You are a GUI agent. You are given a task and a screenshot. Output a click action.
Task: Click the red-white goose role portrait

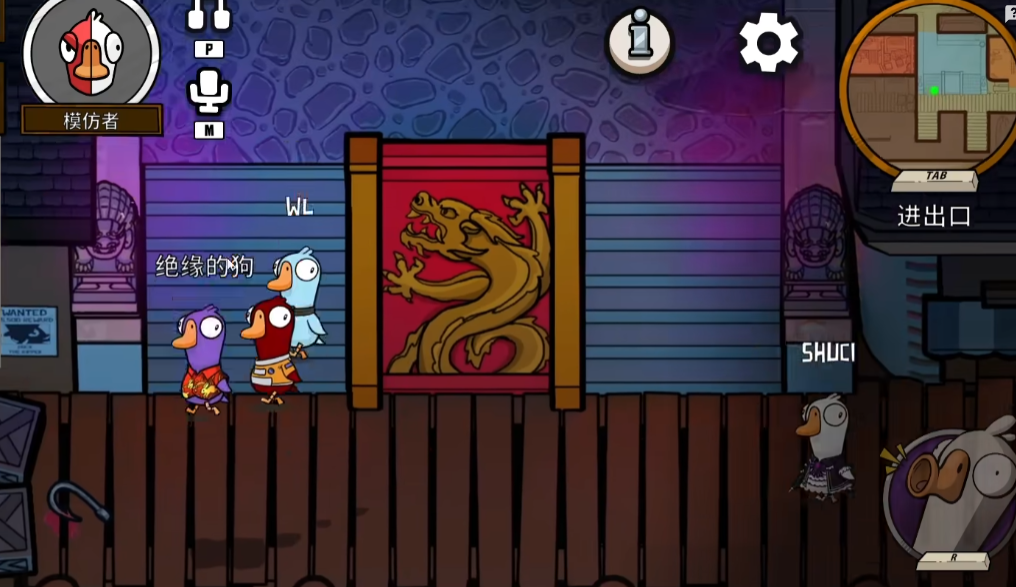tap(91, 52)
